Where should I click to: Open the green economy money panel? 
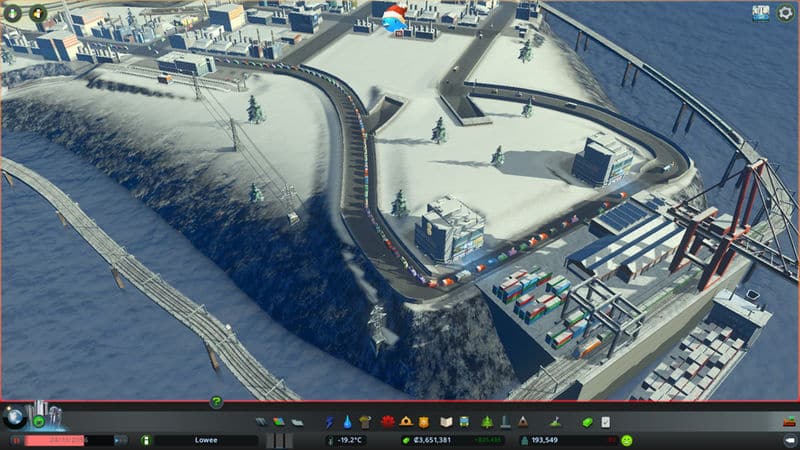pos(587,421)
